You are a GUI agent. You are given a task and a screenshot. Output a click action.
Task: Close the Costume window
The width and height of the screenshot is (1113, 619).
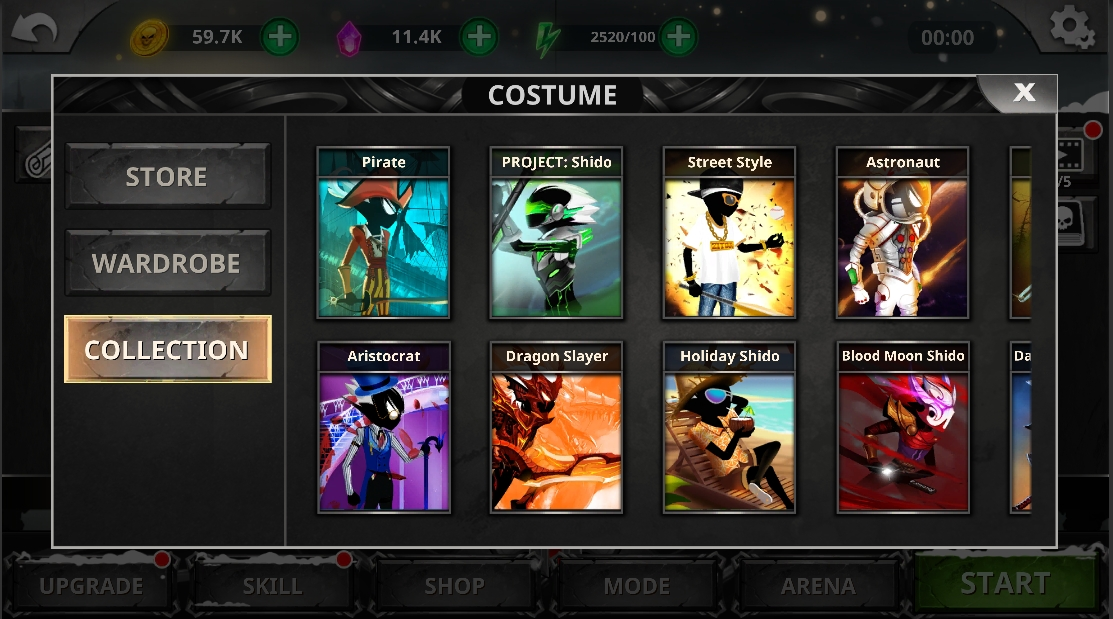point(1023,93)
